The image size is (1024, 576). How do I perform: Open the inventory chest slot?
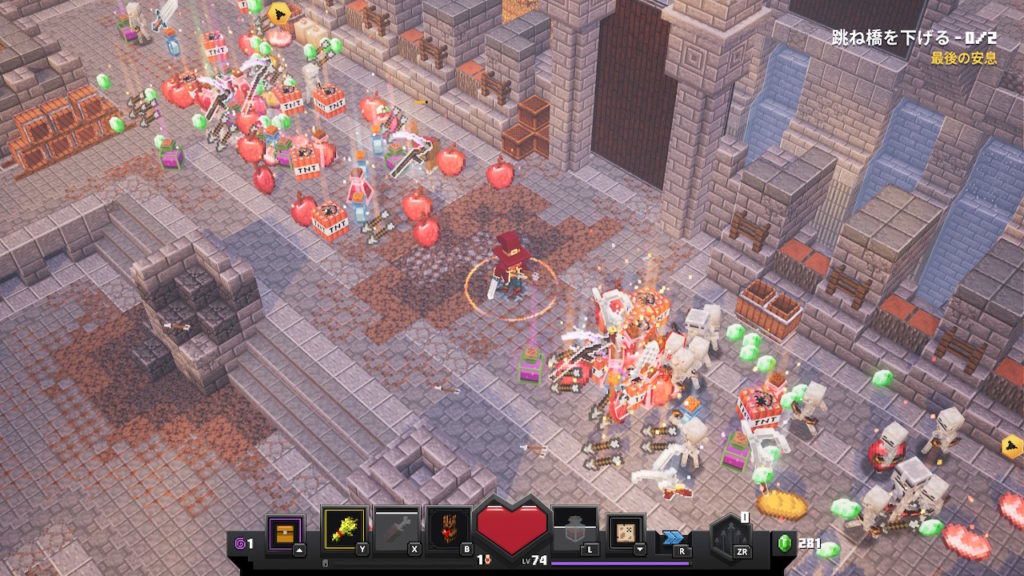coord(285,529)
